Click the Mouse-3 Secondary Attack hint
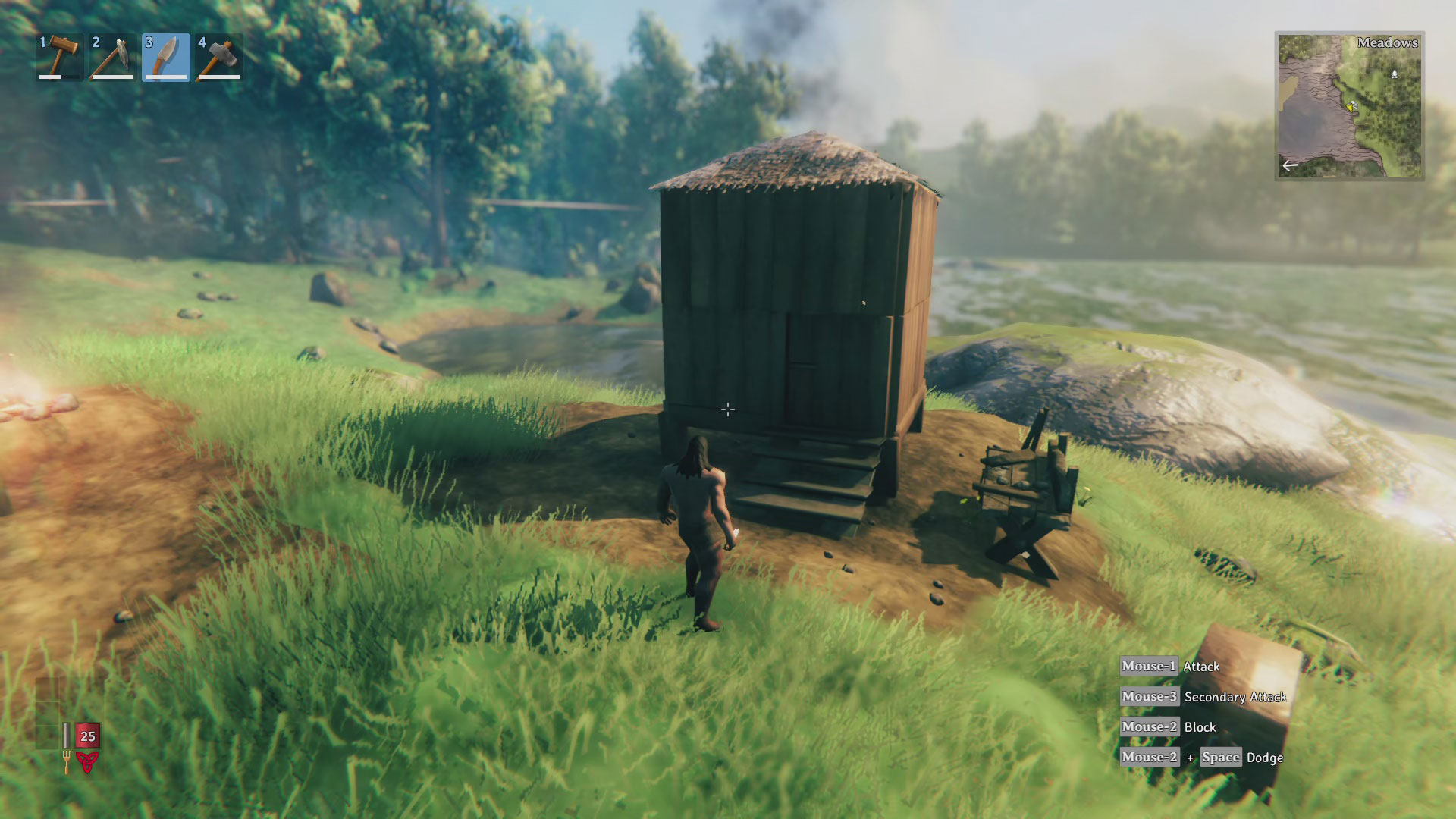 pos(1206,696)
